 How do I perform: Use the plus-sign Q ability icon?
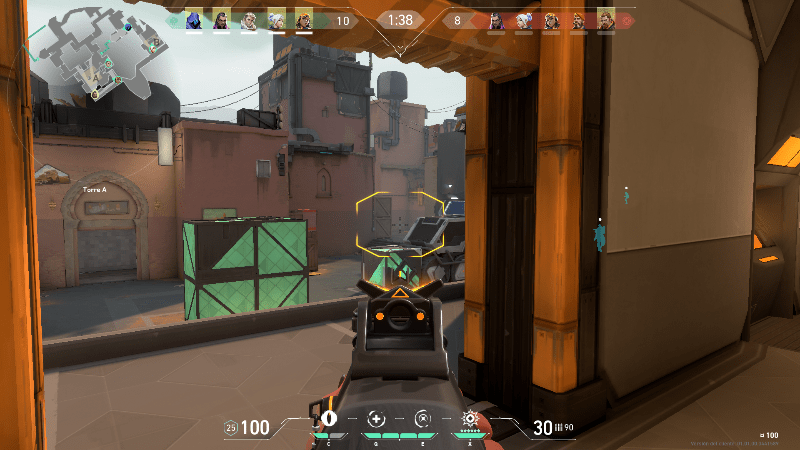(376, 419)
